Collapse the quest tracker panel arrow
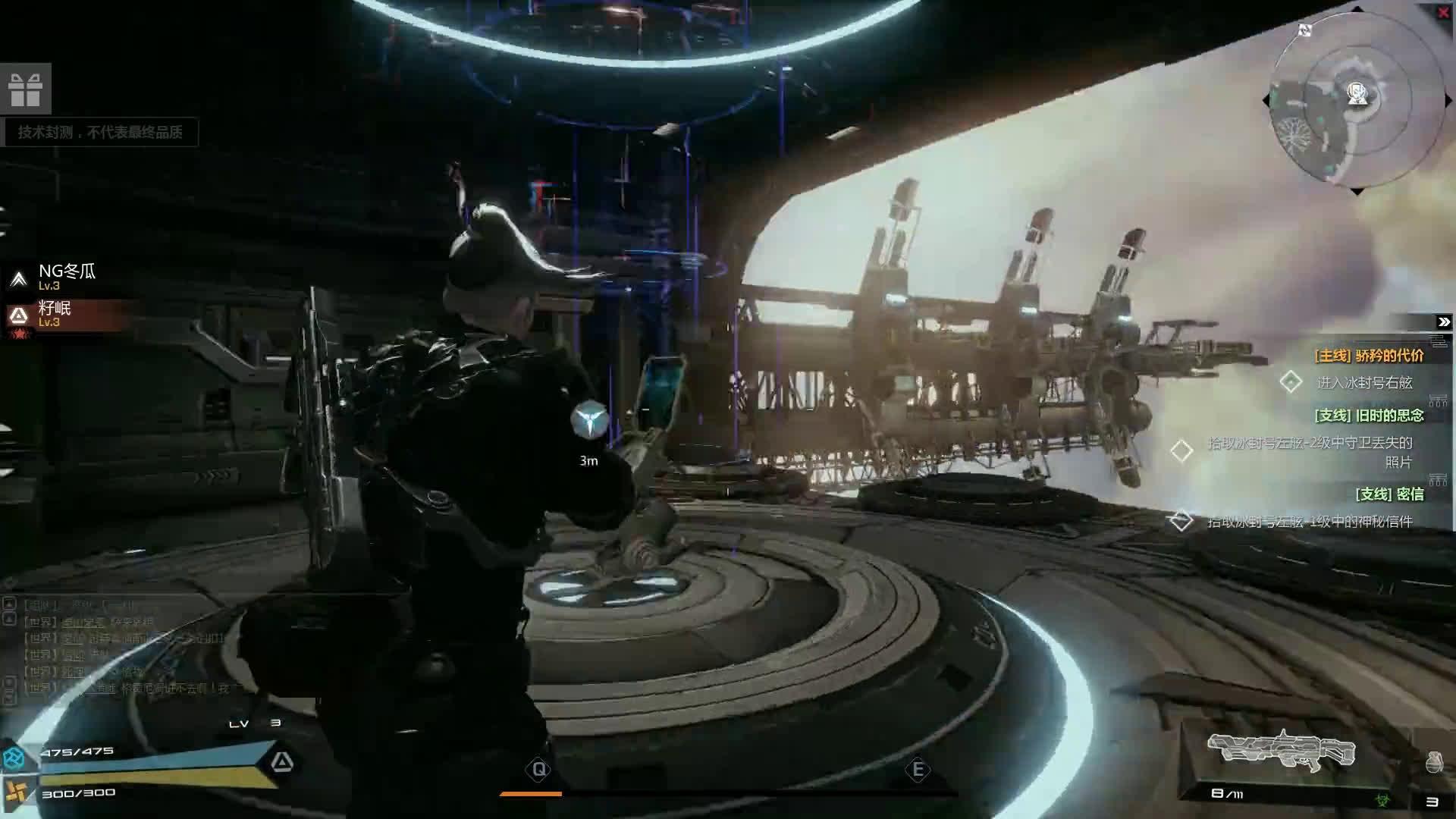Image resolution: width=1456 pixels, height=819 pixels. tap(1443, 322)
